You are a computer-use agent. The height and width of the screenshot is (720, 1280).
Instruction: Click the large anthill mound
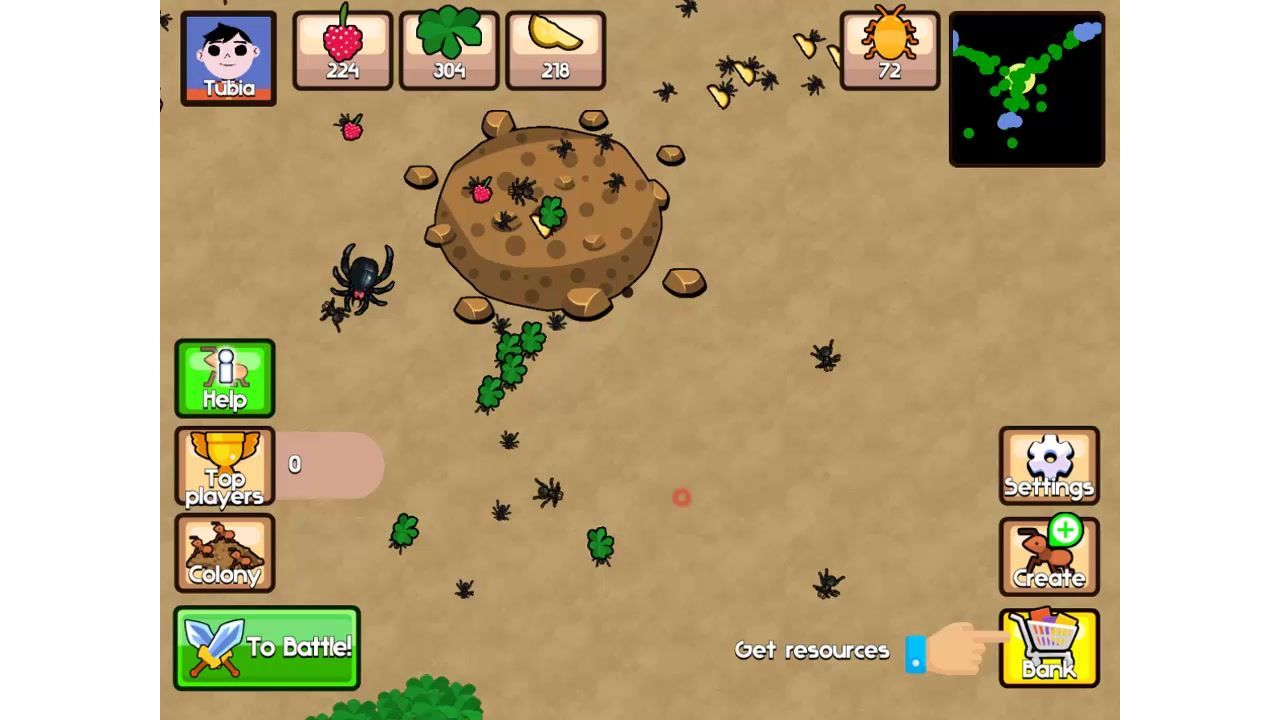tap(550, 215)
